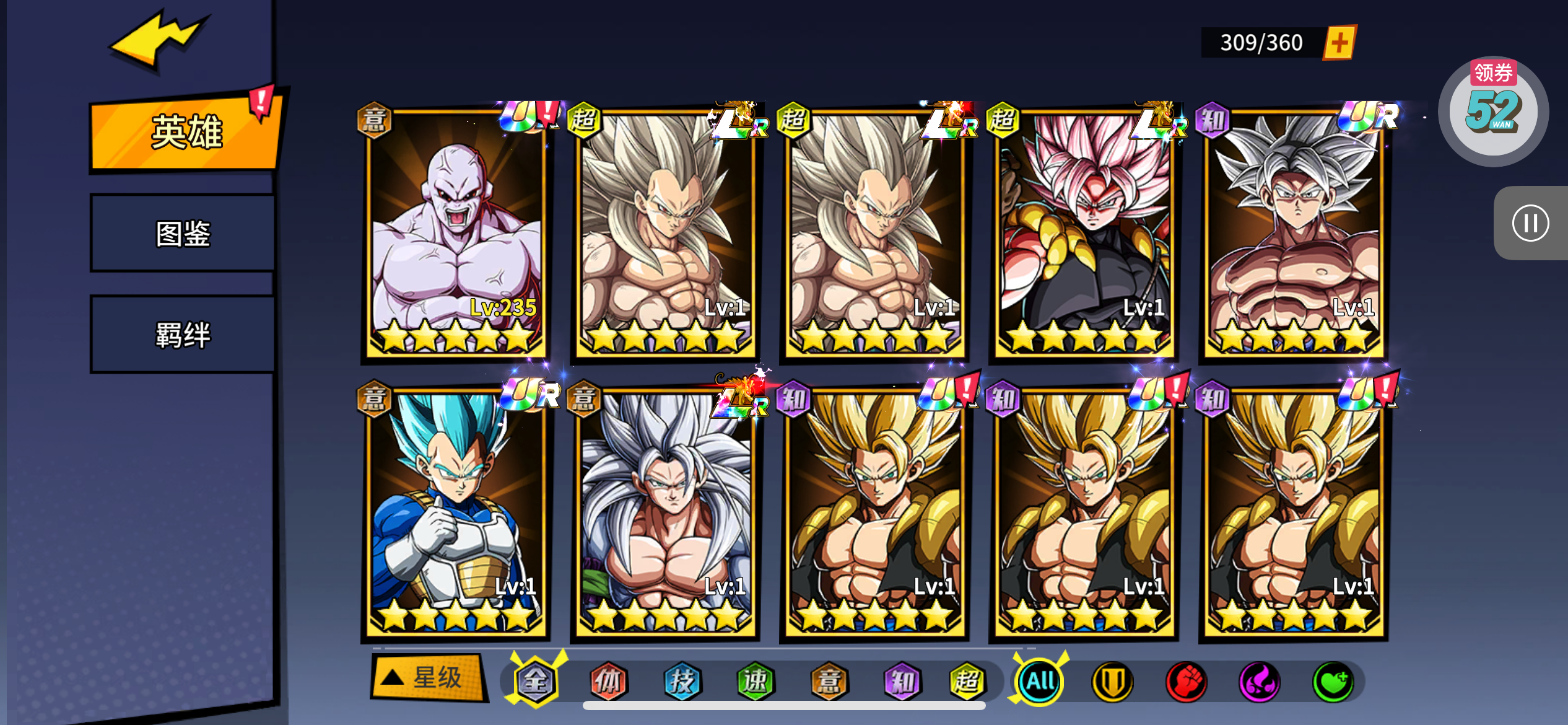Pause using the recording overlay button
This screenshot has height=725, width=1568.
pos(1530,223)
